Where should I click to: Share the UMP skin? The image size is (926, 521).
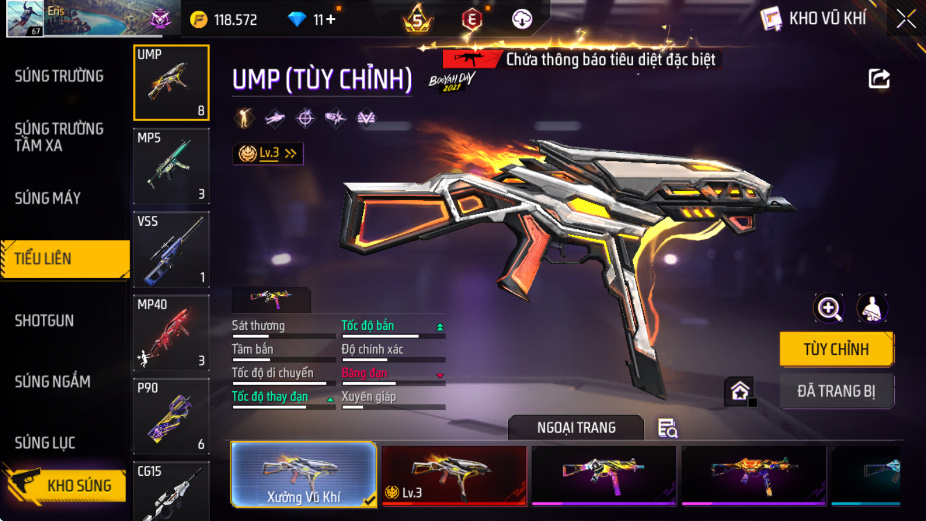coord(879,78)
